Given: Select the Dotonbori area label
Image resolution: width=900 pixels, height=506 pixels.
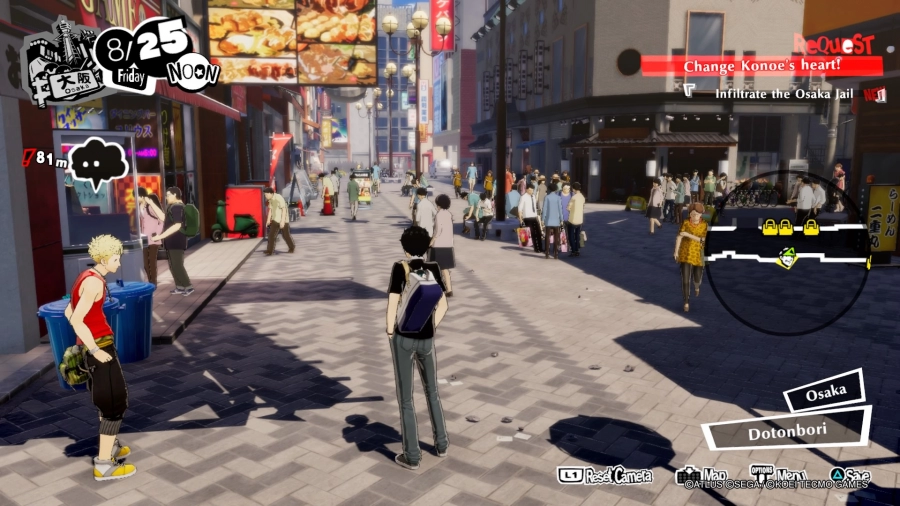Looking at the screenshot, I should (785, 432).
